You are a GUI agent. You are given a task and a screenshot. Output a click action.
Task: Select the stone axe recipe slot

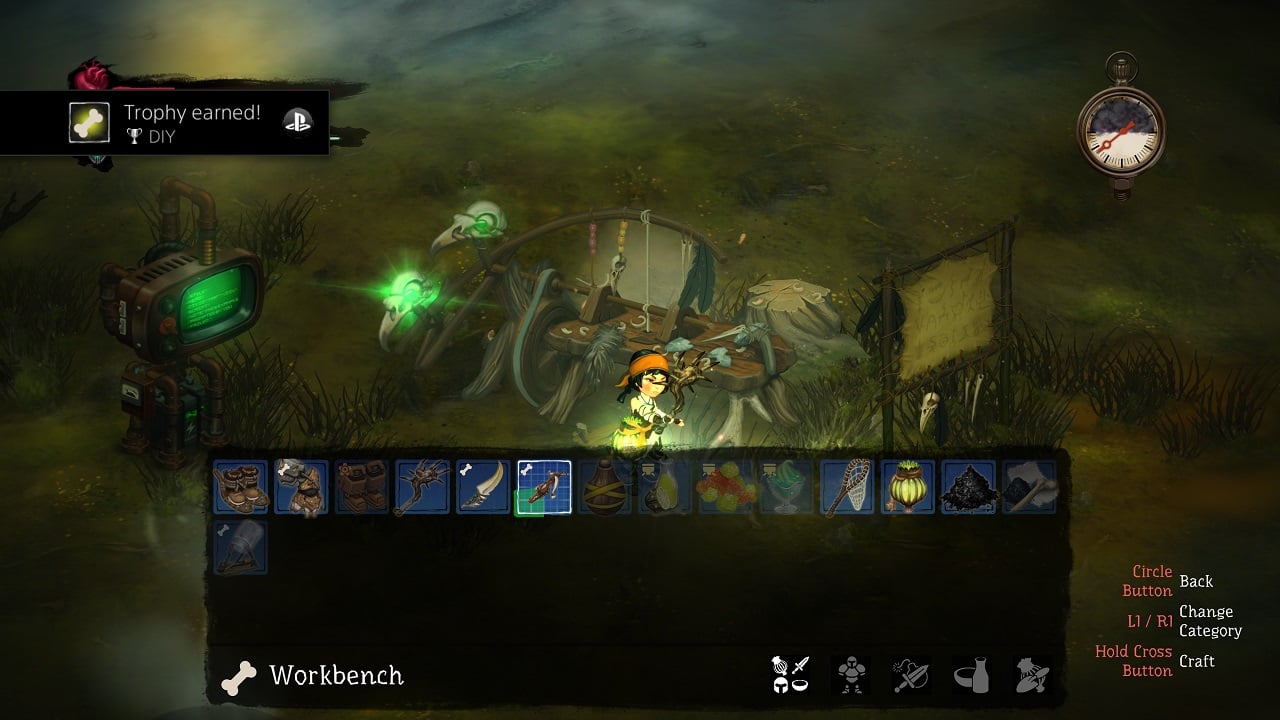click(x=1029, y=487)
